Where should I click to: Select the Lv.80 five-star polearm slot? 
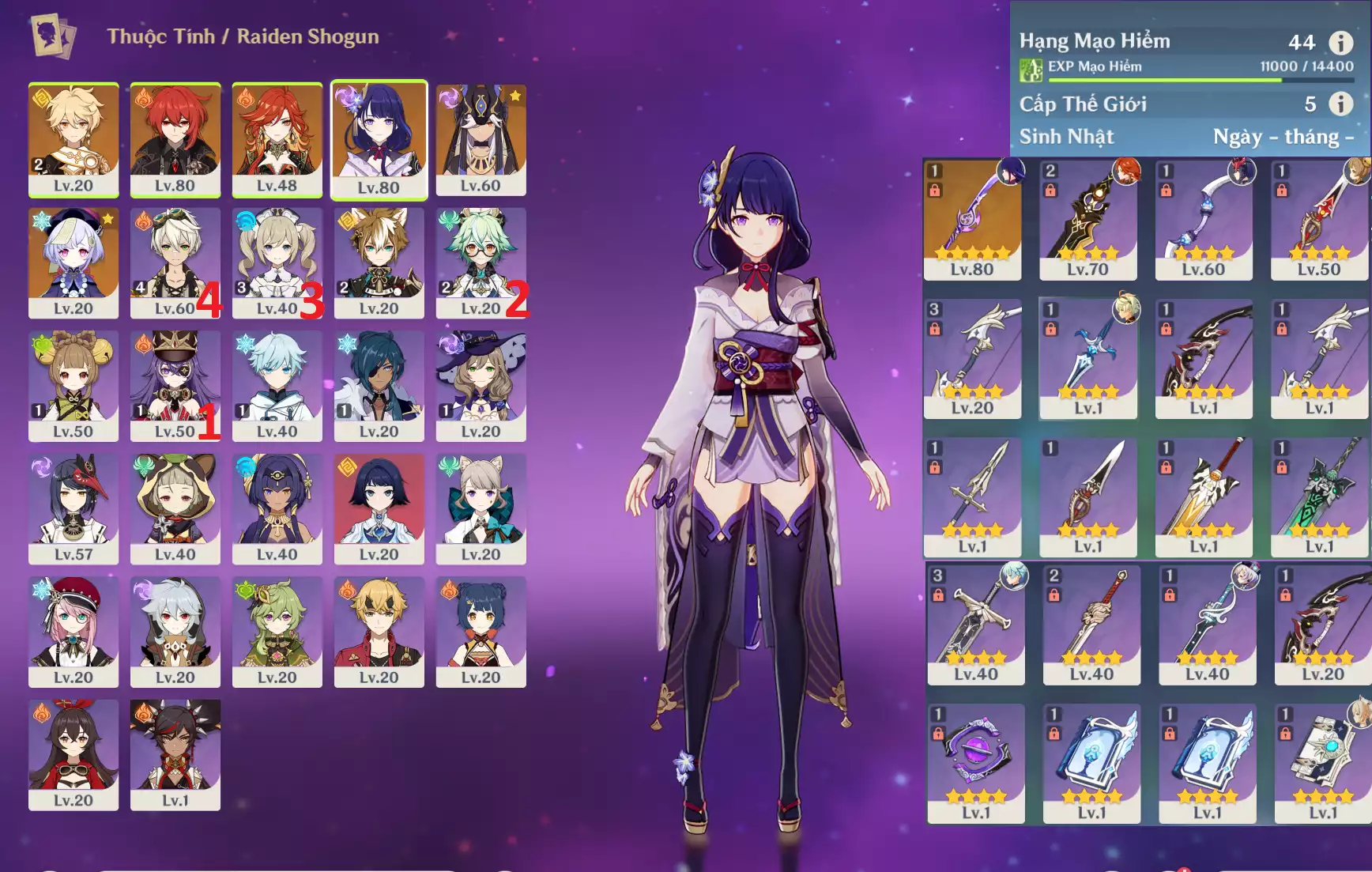tap(972, 219)
